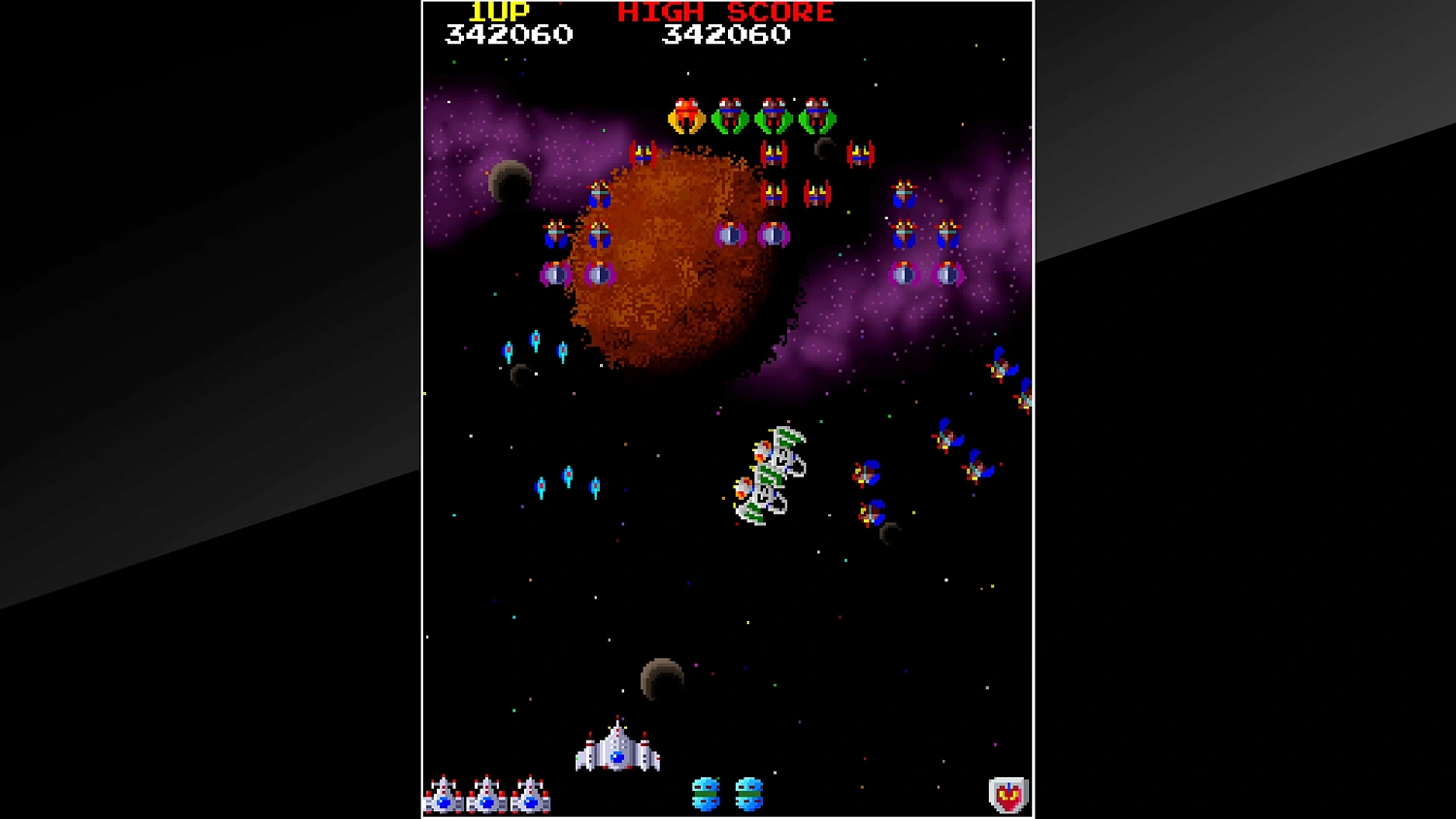Click the rightmost life icon in reserve row
Viewport: 1456px width, 819px height.
(x=531, y=796)
